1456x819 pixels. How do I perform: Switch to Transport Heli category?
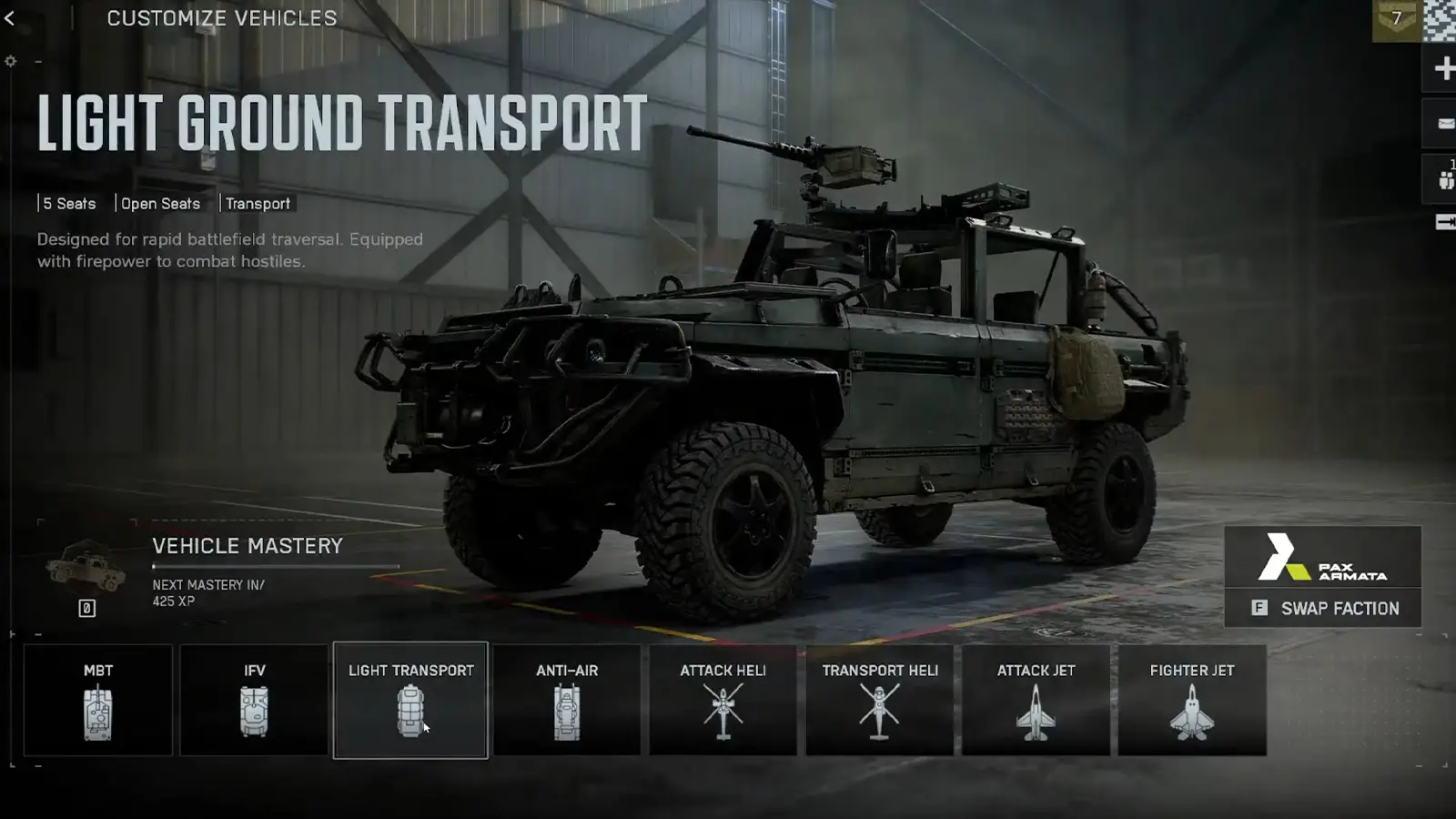tap(880, 700)
